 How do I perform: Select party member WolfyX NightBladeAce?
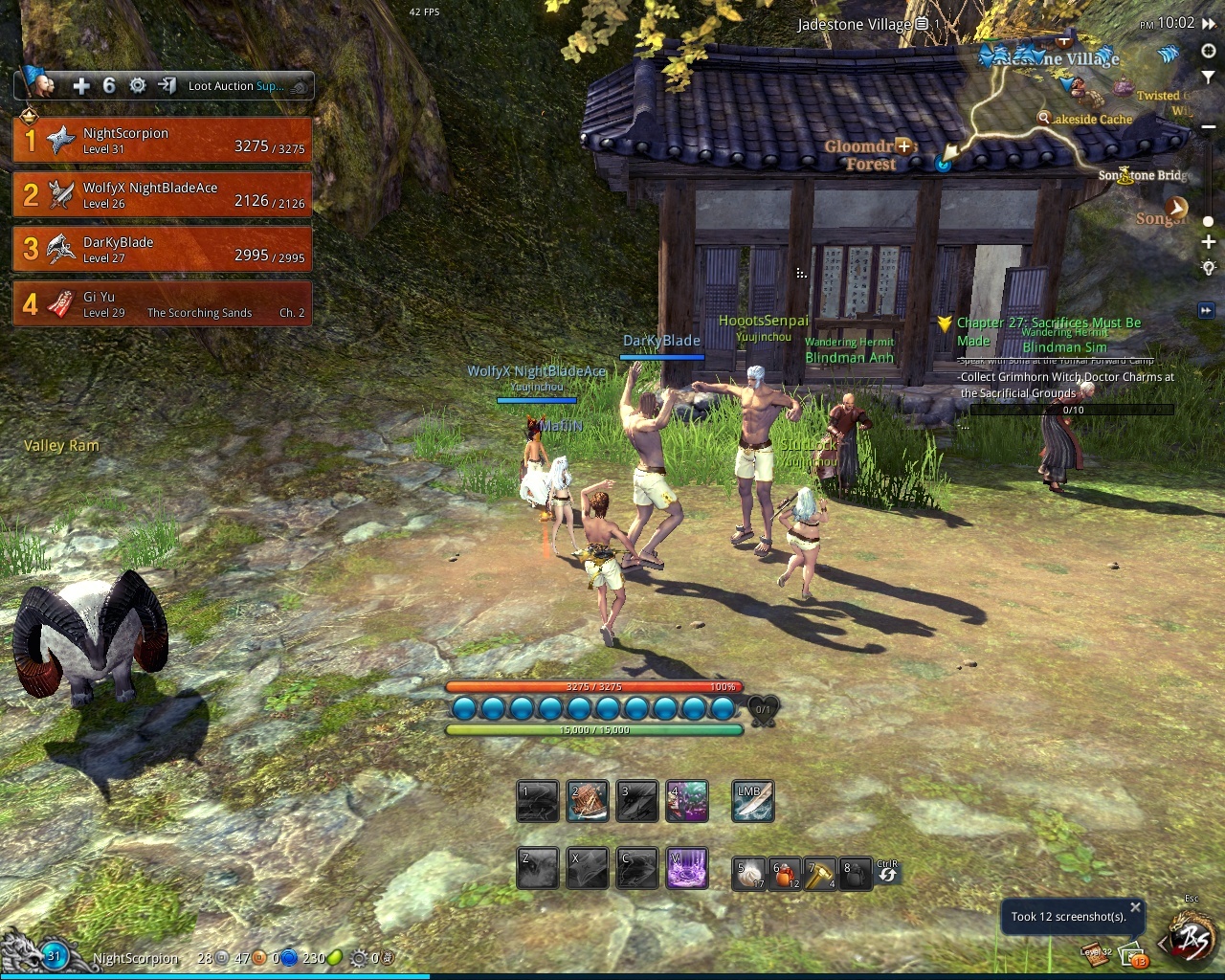(163, 195)
